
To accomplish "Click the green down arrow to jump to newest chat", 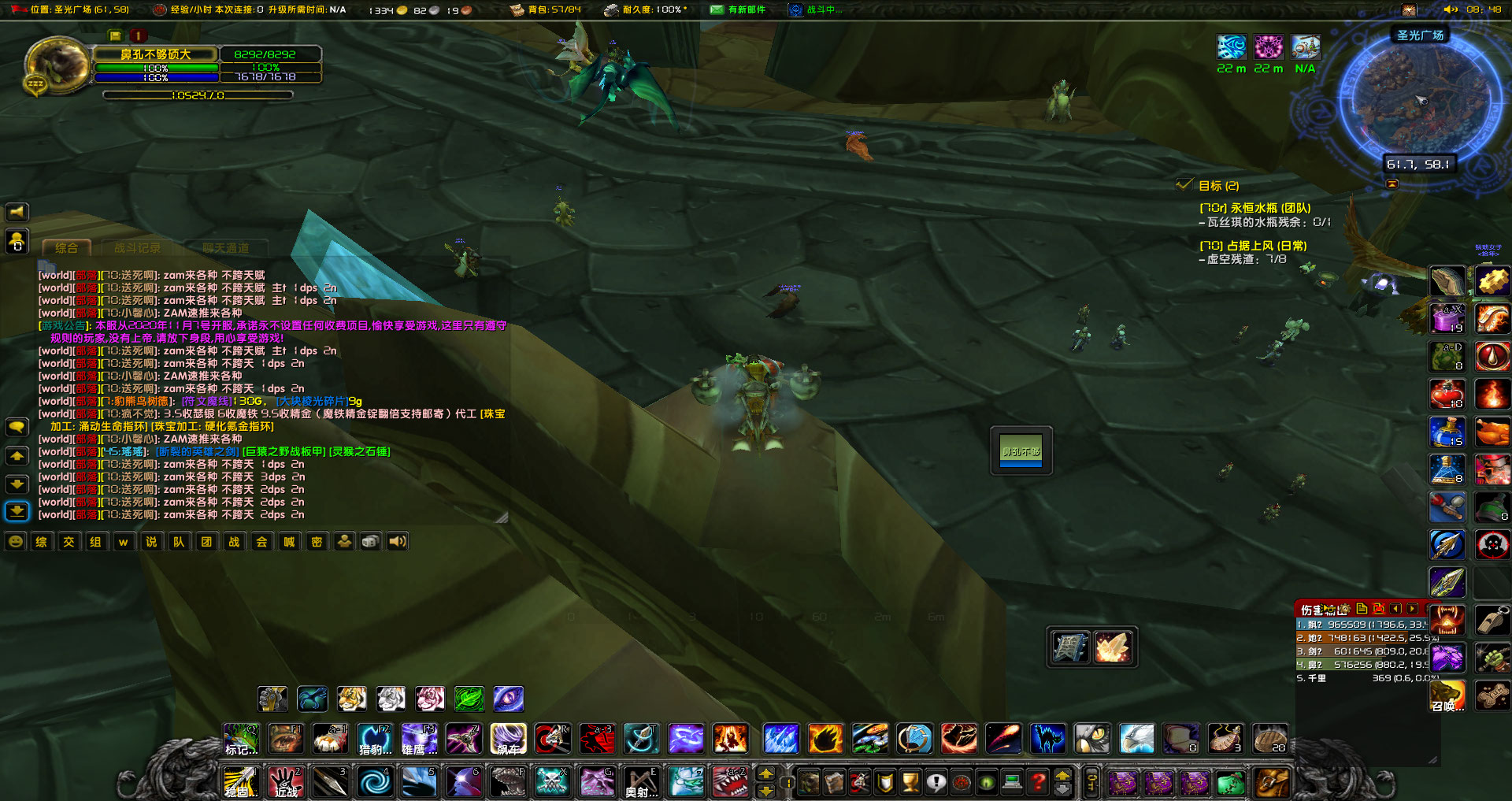I will (17, 510).
